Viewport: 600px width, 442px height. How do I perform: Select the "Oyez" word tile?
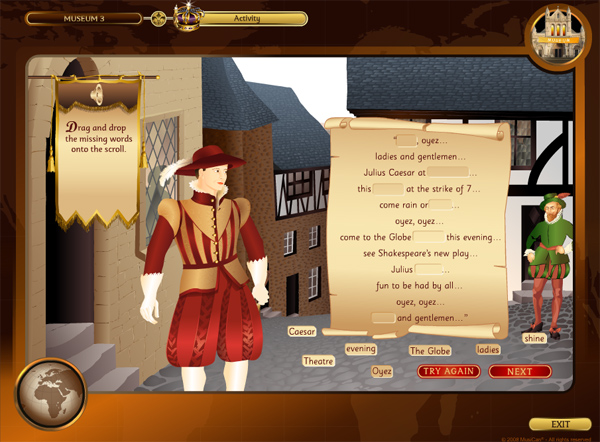(382, 371)
